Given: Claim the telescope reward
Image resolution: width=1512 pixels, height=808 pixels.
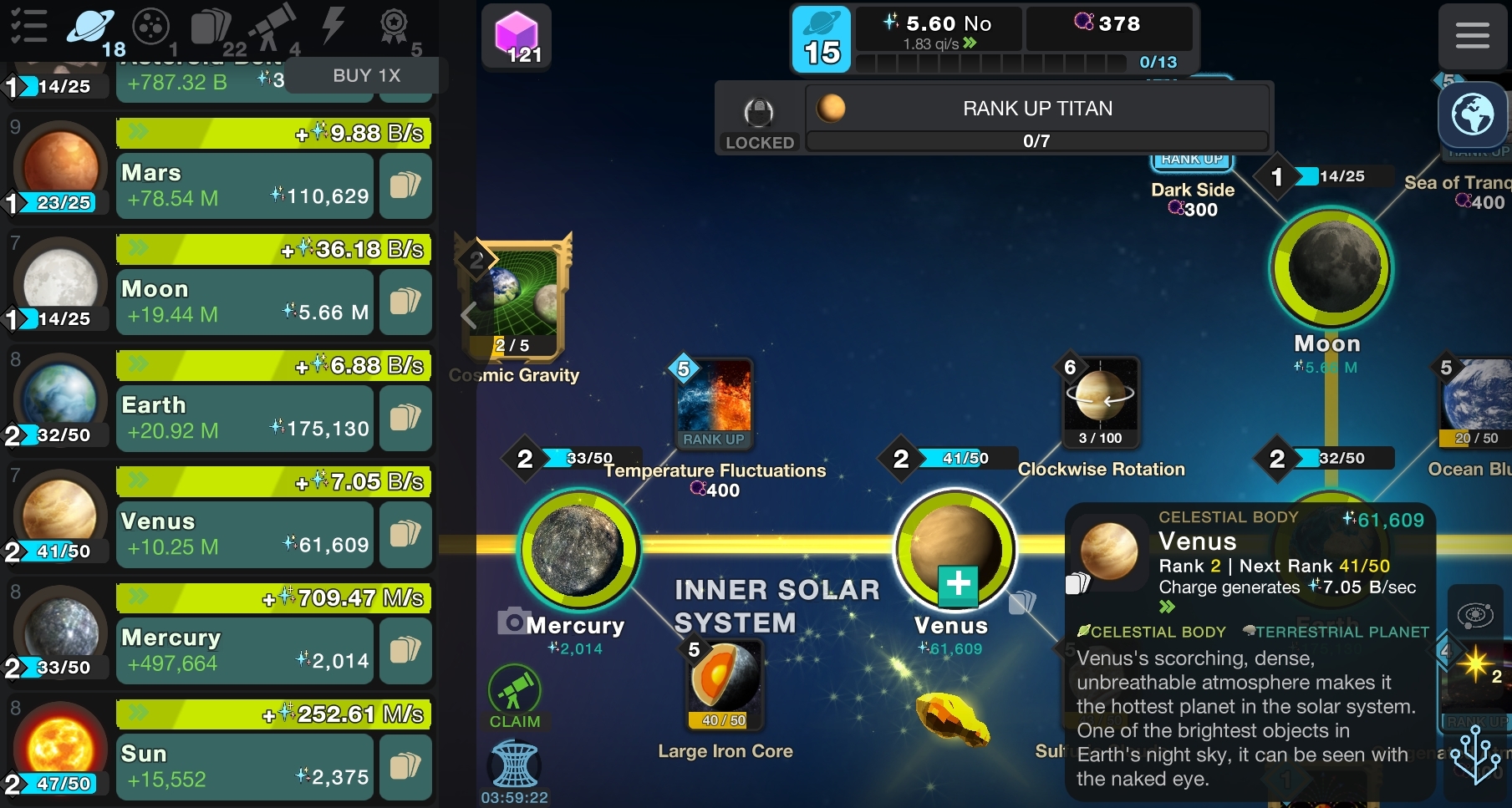Looking at the screenshot, I should (x=514, y=698).
